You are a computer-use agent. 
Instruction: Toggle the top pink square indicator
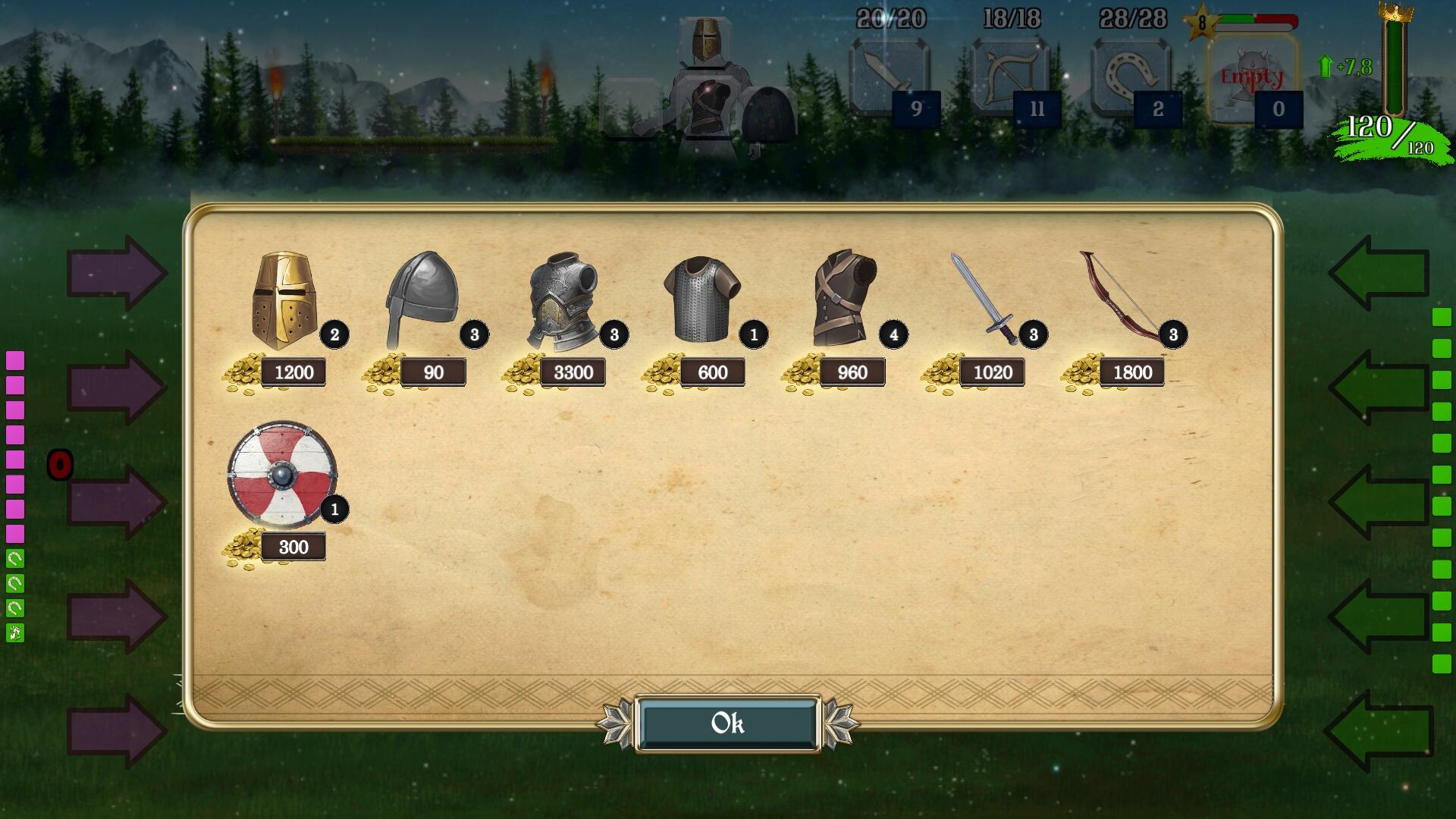pyautogui.click(x=14, y=360)
